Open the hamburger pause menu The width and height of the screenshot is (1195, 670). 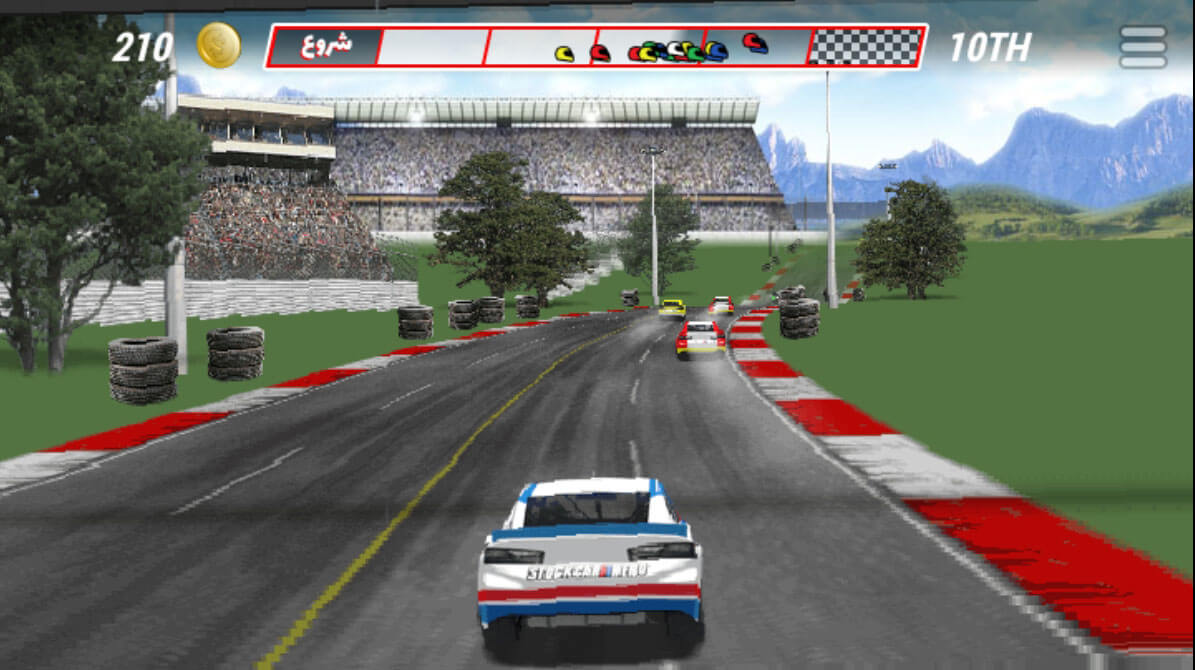pyautogui.click(x=1143, y=47)
